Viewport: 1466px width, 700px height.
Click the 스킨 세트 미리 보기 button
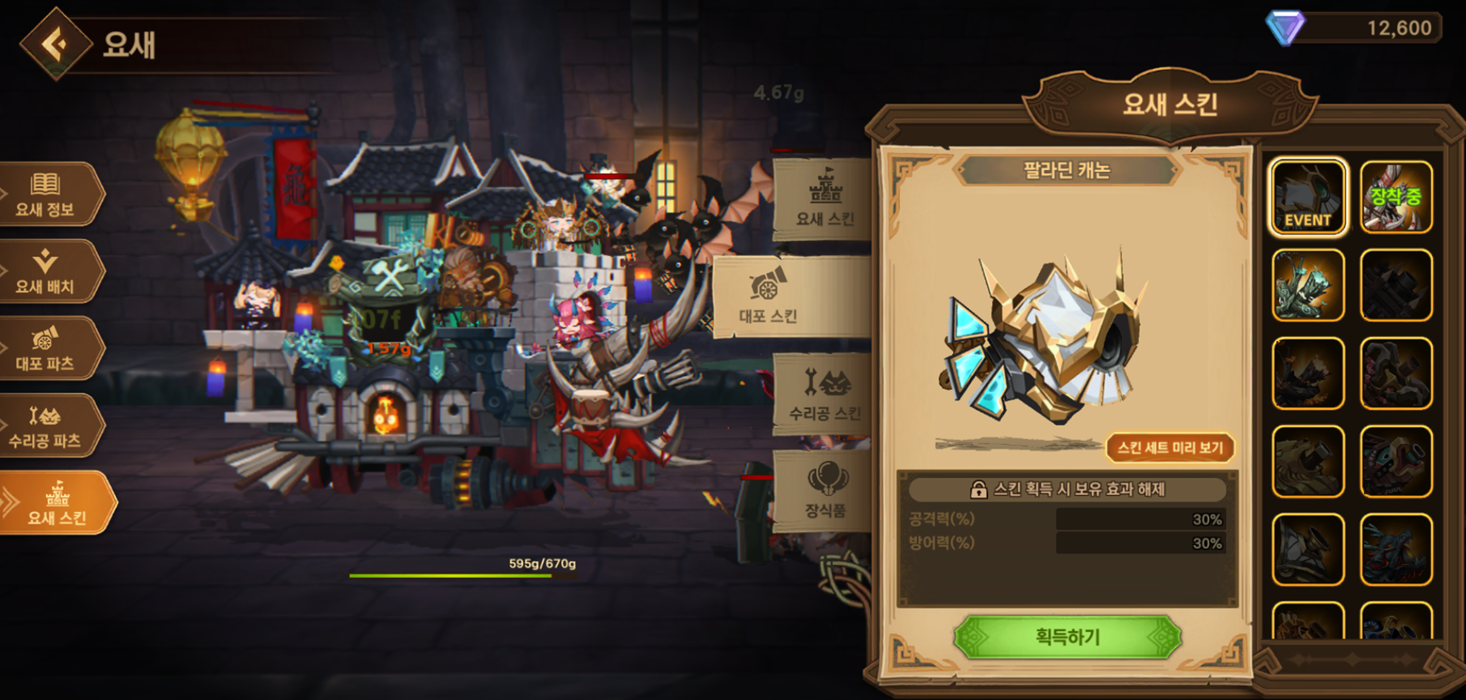[1169, 447]
